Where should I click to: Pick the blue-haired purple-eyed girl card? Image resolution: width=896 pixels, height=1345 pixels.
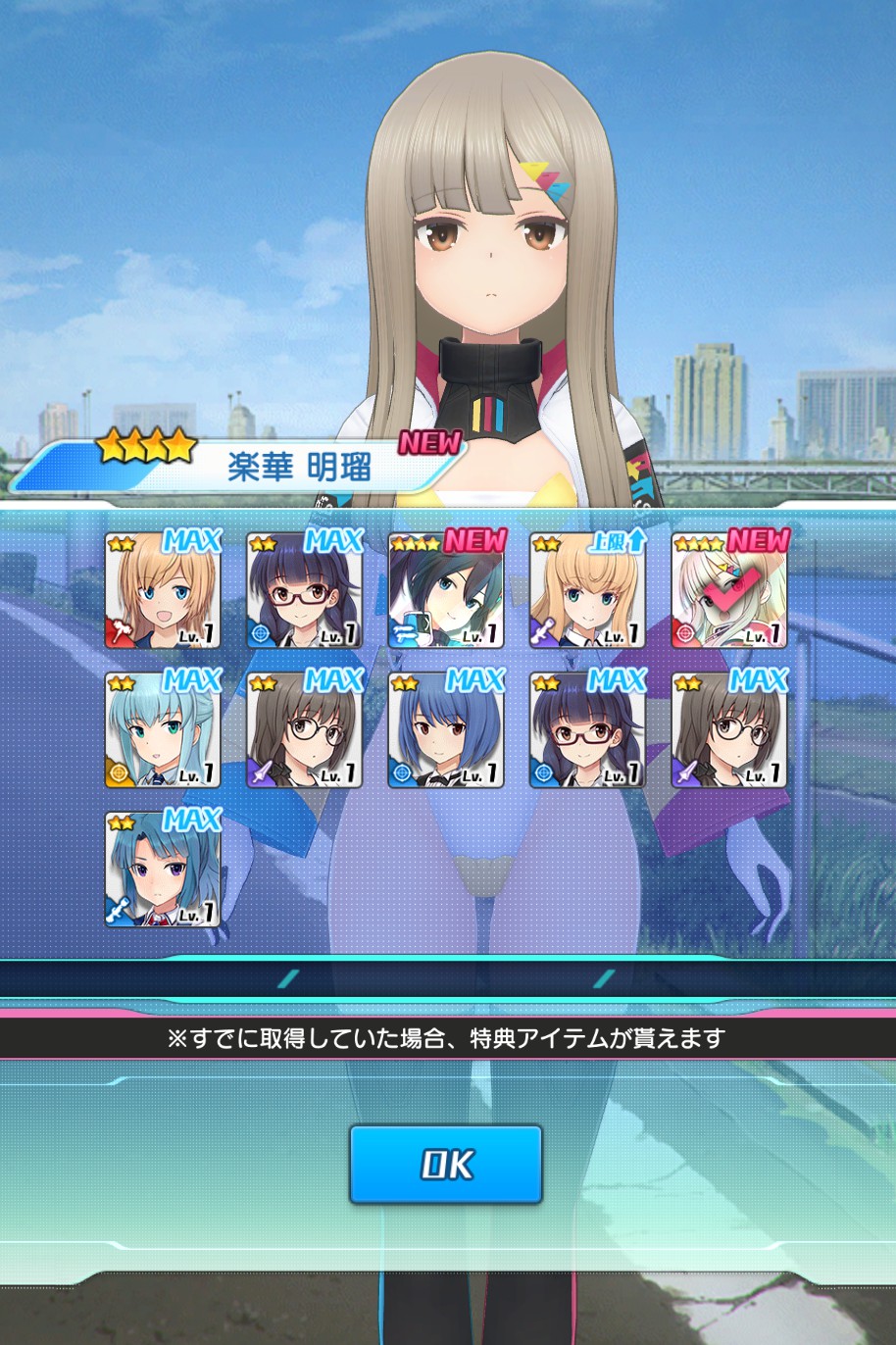[164, 870]
